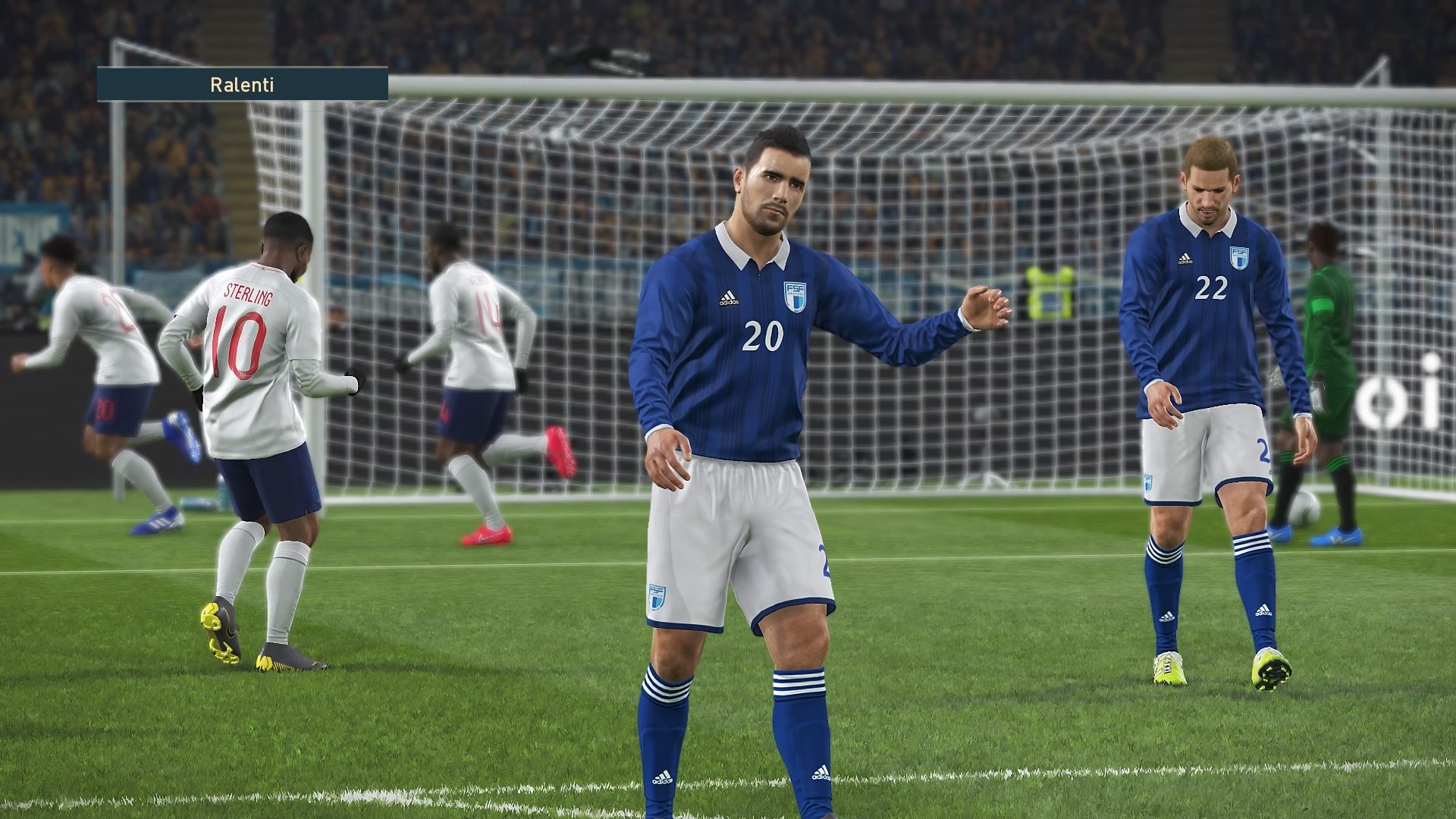
Task: Click the Ralenti replay banner
Action: pyautogui.click(x=242, y=84)
